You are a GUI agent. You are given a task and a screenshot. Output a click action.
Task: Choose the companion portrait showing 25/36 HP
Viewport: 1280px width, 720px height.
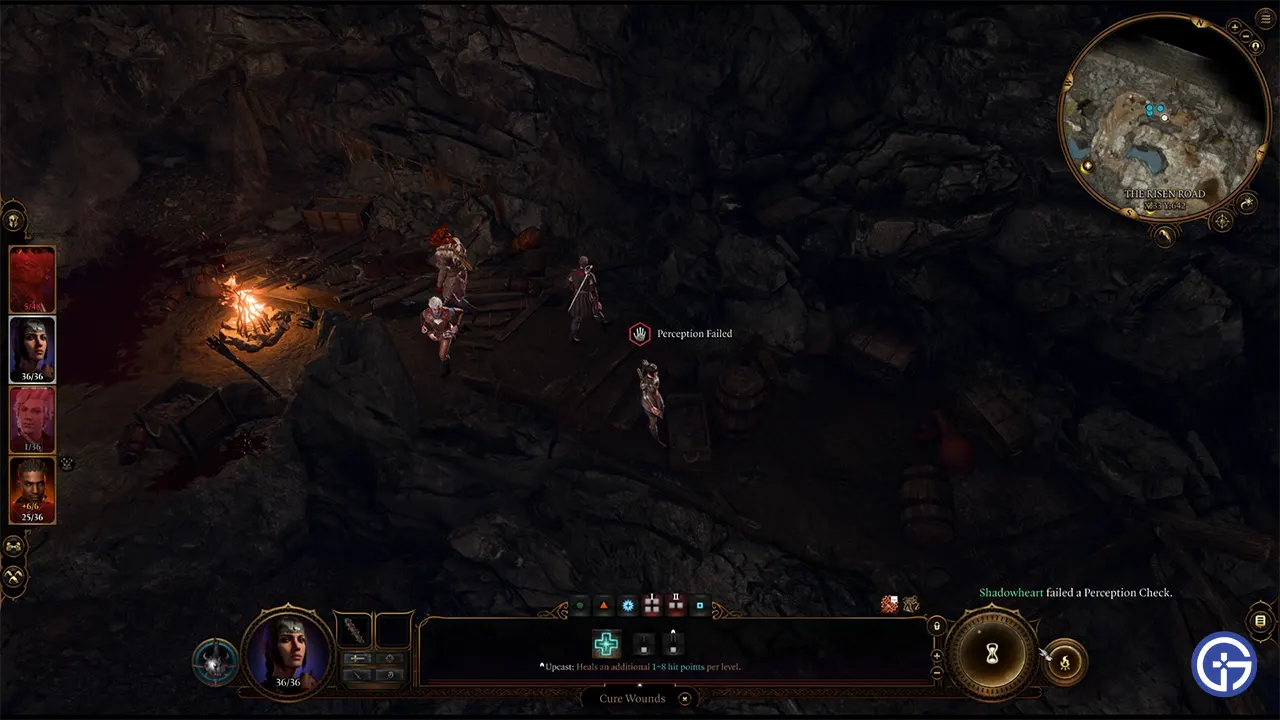pos(32,490)
